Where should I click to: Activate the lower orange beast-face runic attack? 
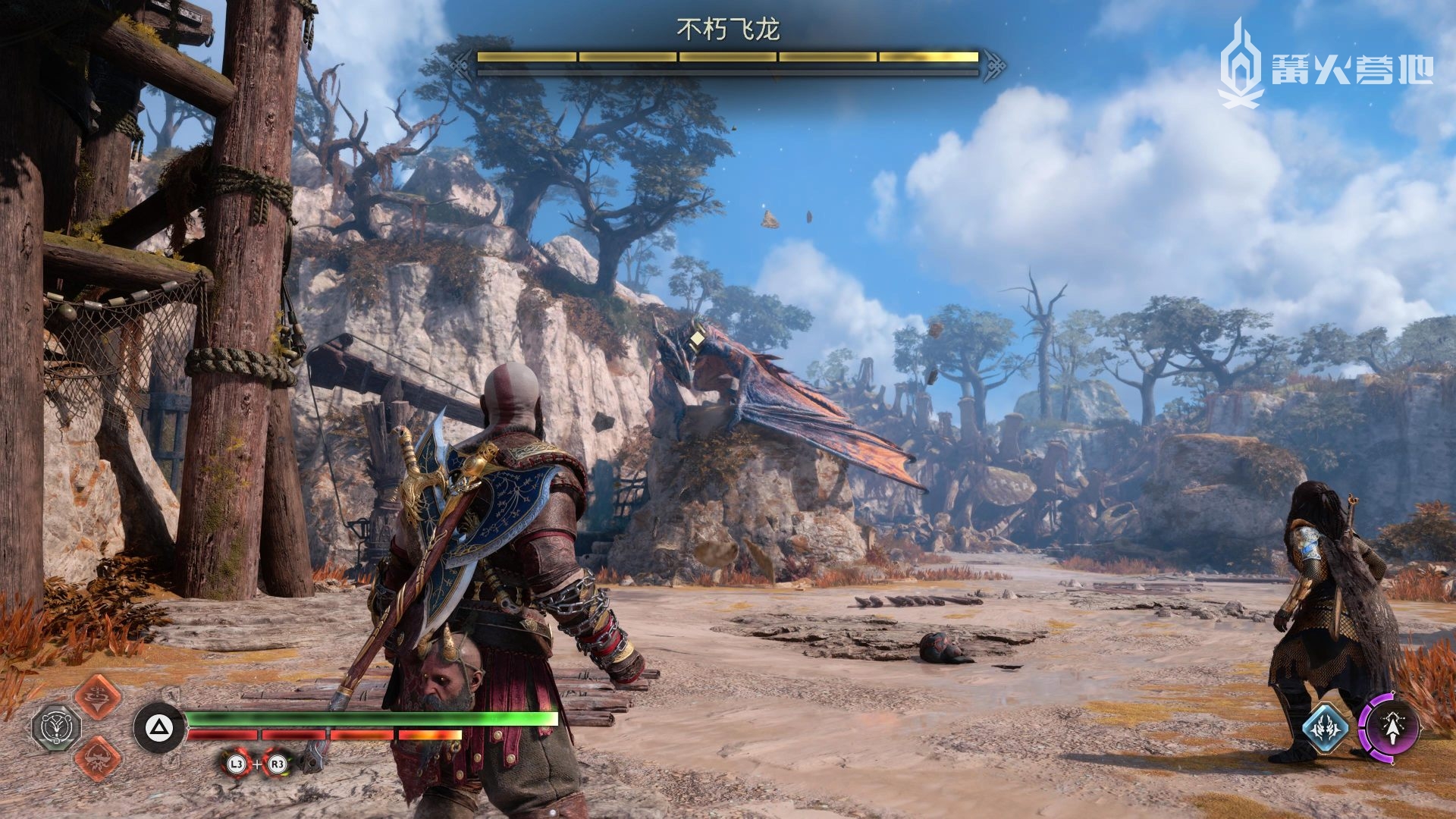[98, 757]
